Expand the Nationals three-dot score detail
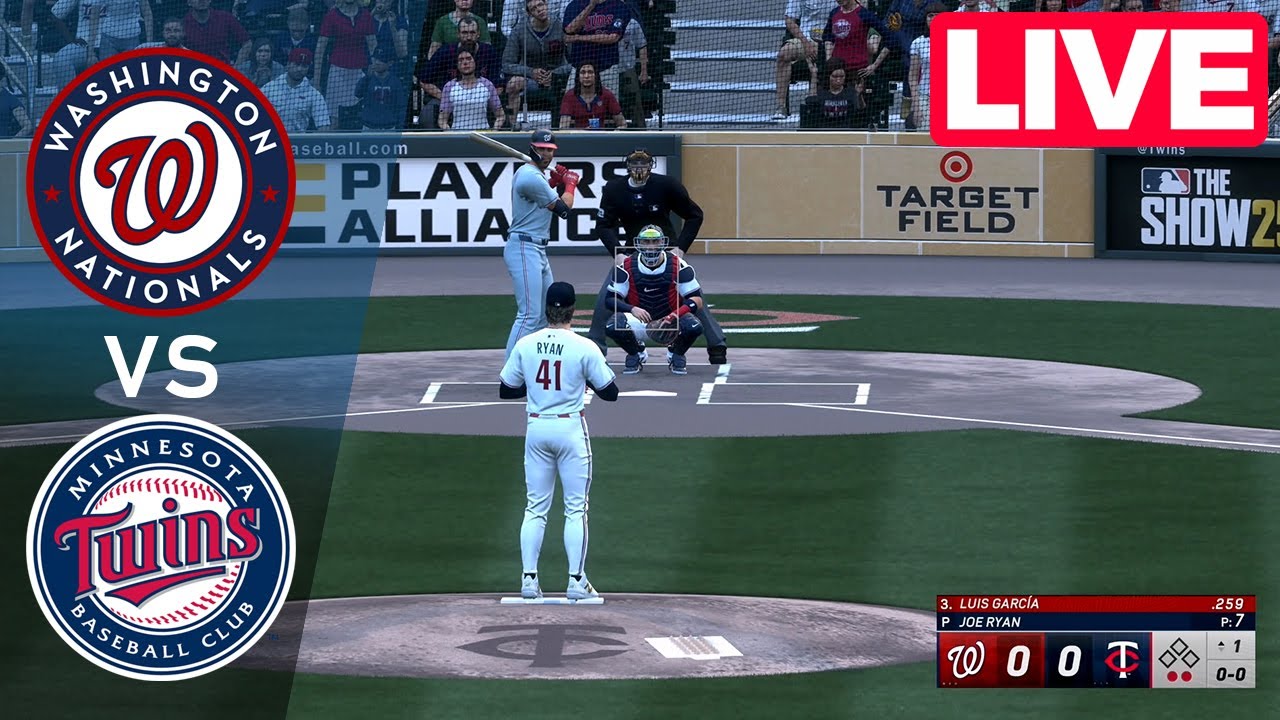 (949, 682)
